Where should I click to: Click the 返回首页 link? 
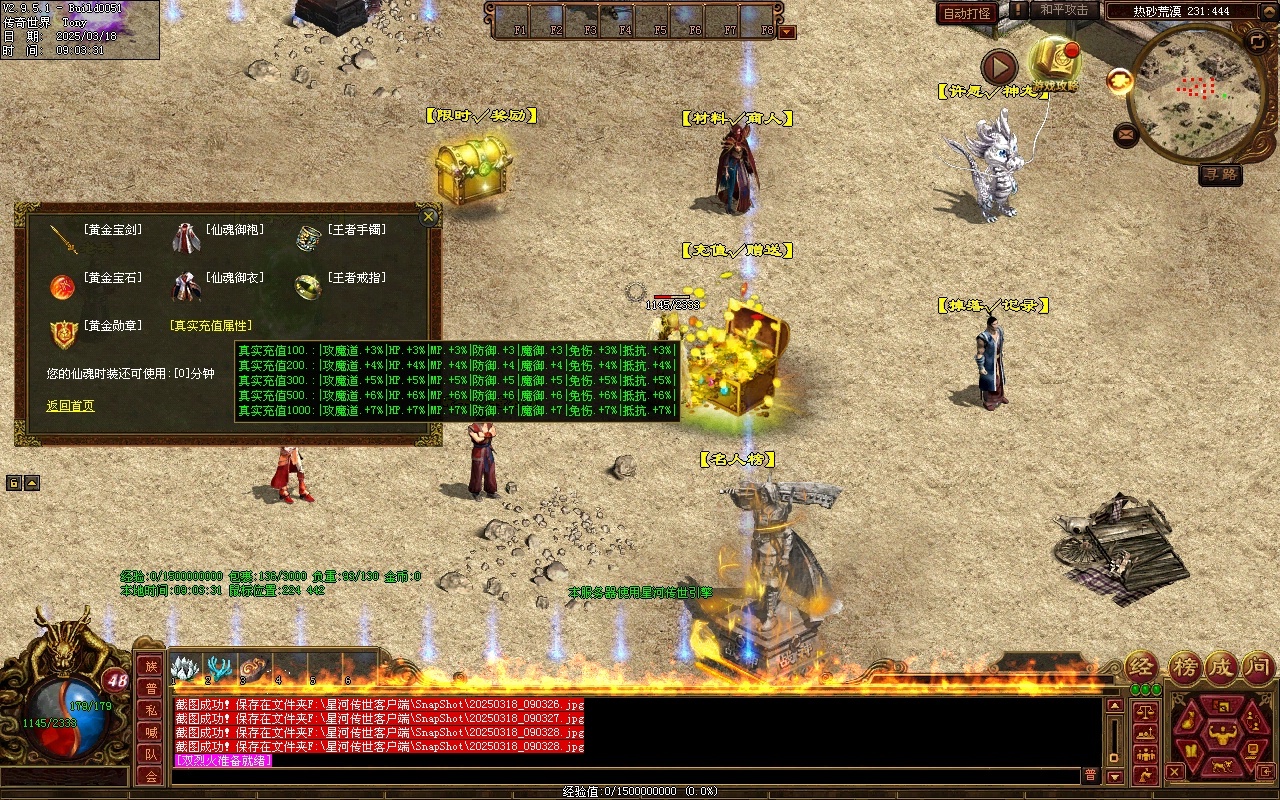(70, 406)
